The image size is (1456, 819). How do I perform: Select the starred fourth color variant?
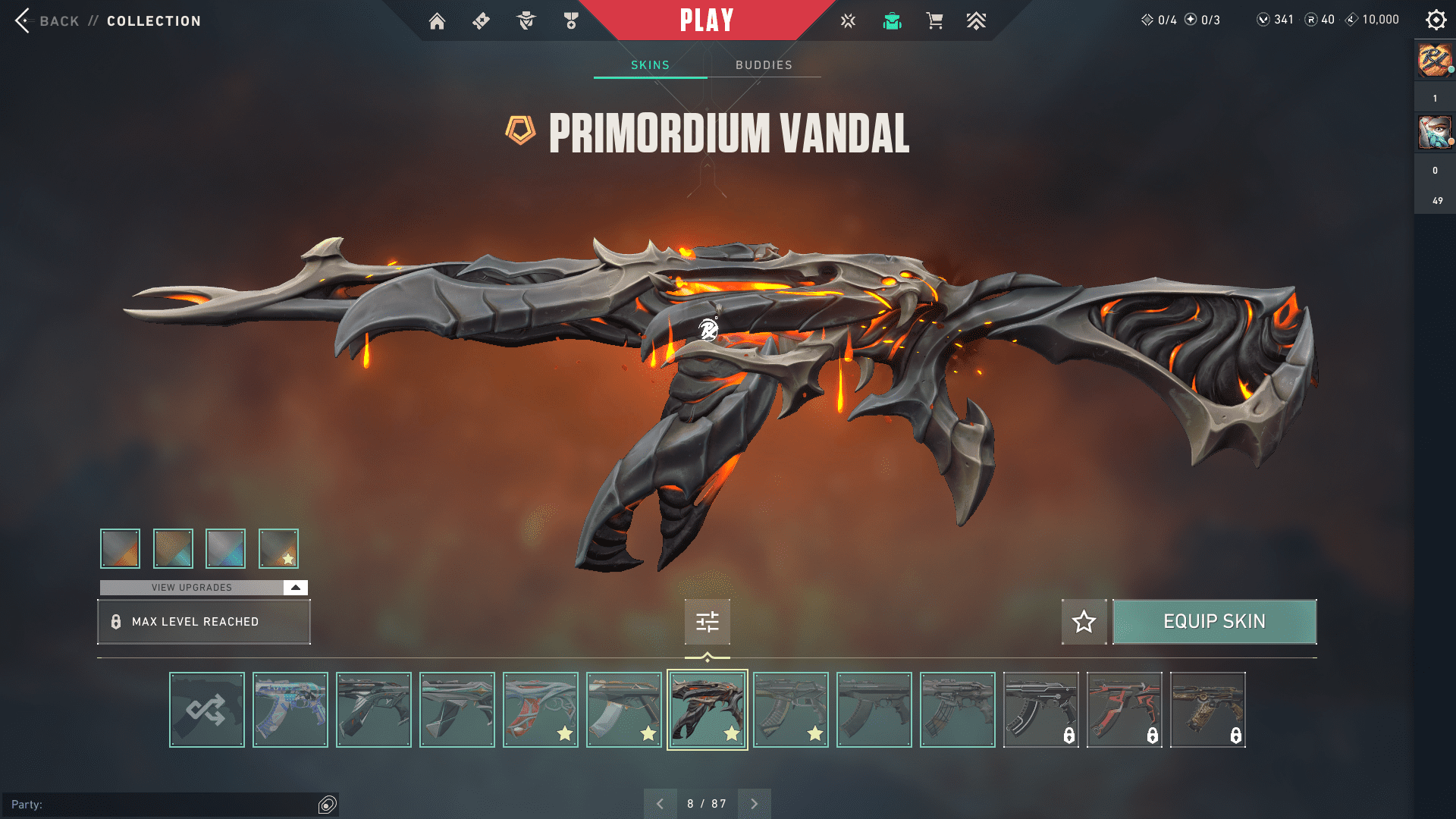[278, 548]
